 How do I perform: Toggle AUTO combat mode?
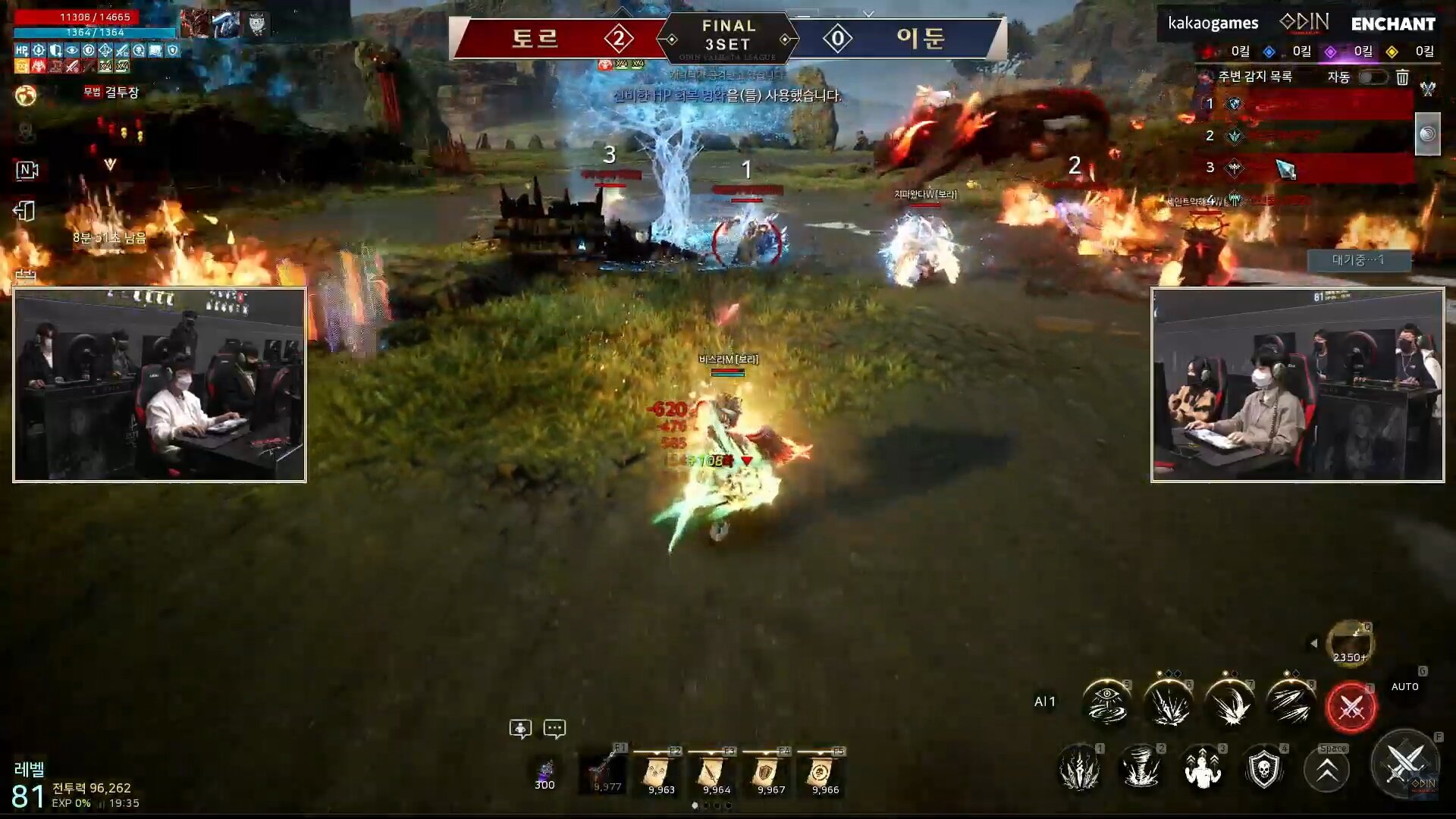(1404, 686)
